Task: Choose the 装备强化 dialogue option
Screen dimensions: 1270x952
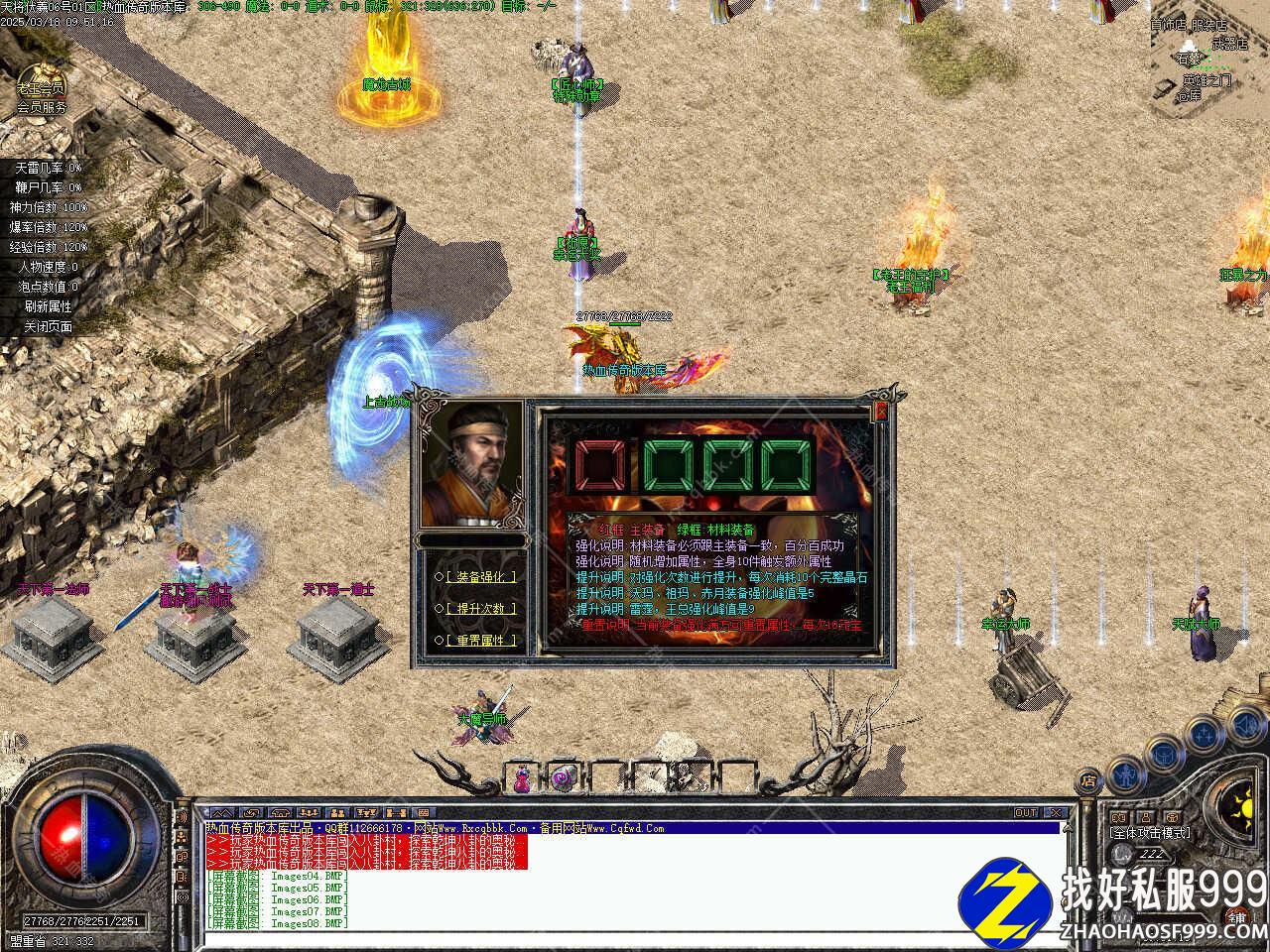Action: click(481, 576)
